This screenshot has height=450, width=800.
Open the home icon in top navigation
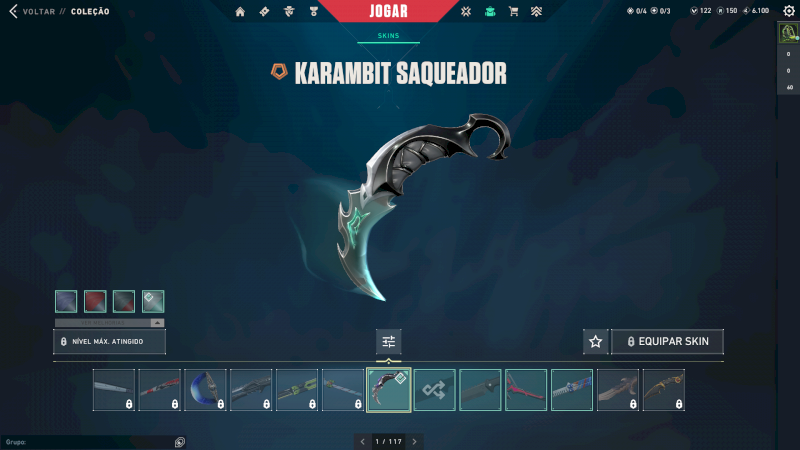coord(240,12)
